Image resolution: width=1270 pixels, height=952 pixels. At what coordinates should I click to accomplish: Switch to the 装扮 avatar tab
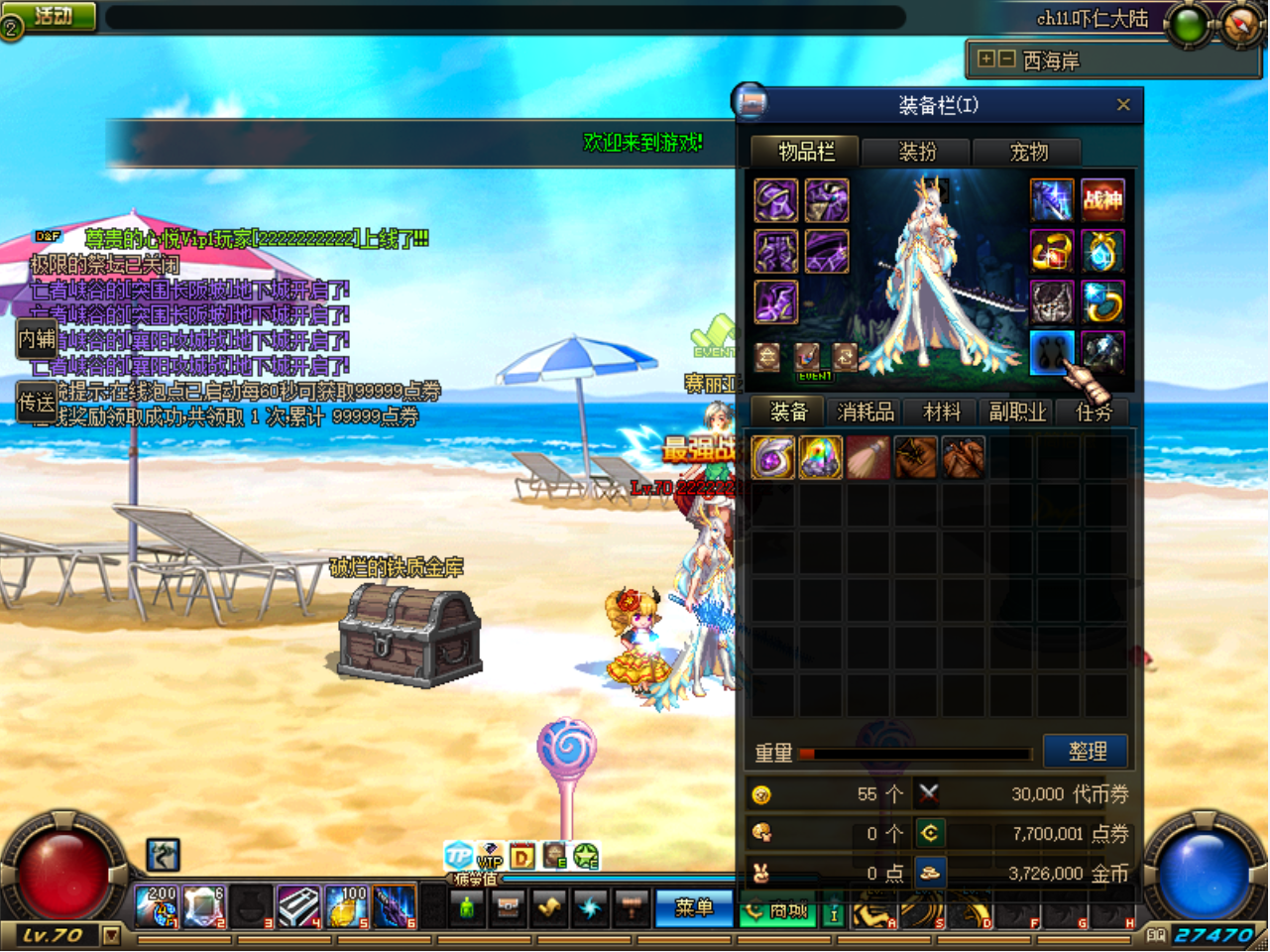(x=917, y=152)
